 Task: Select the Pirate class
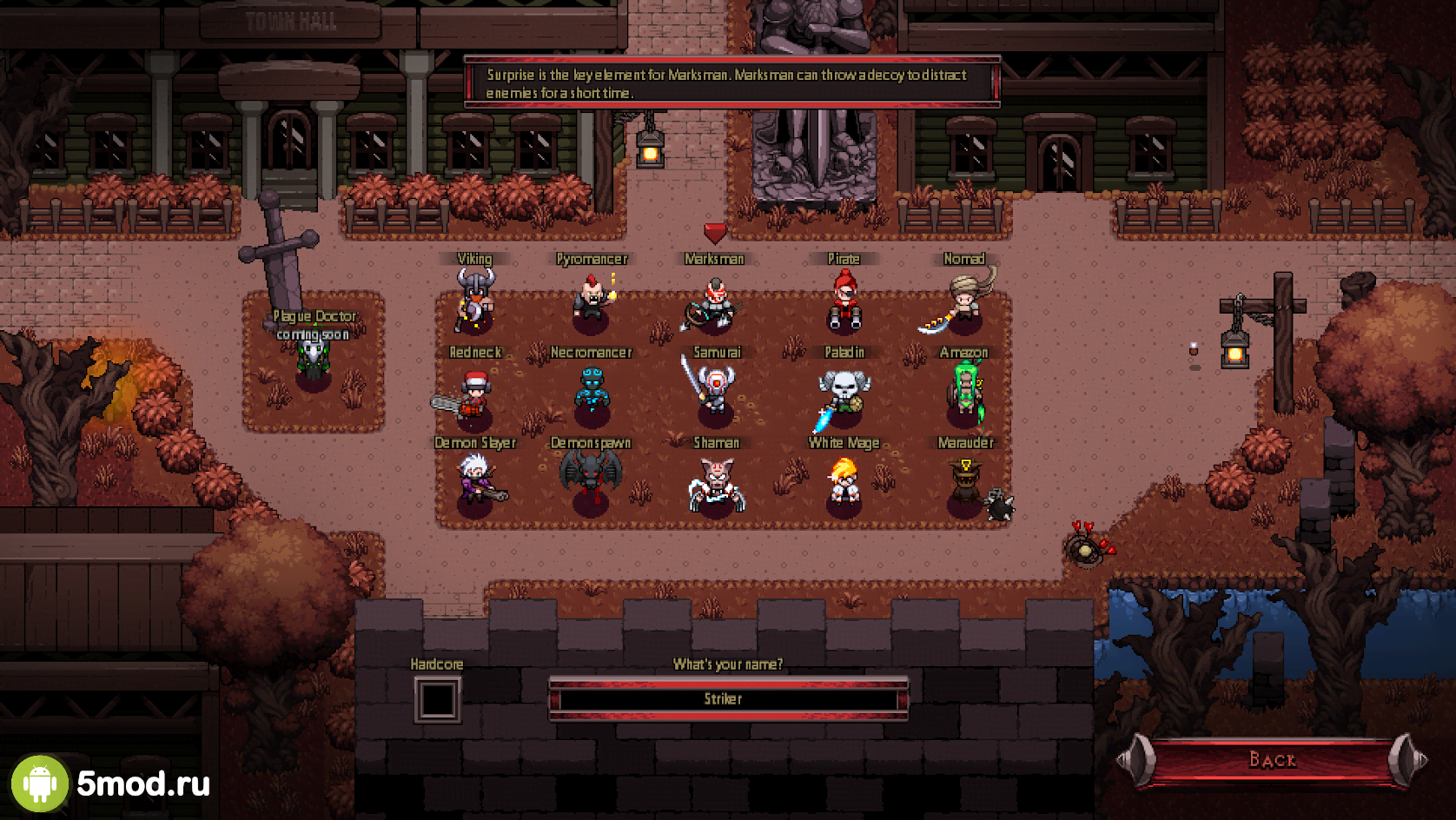pyautogui.click(x=844, y=301)
